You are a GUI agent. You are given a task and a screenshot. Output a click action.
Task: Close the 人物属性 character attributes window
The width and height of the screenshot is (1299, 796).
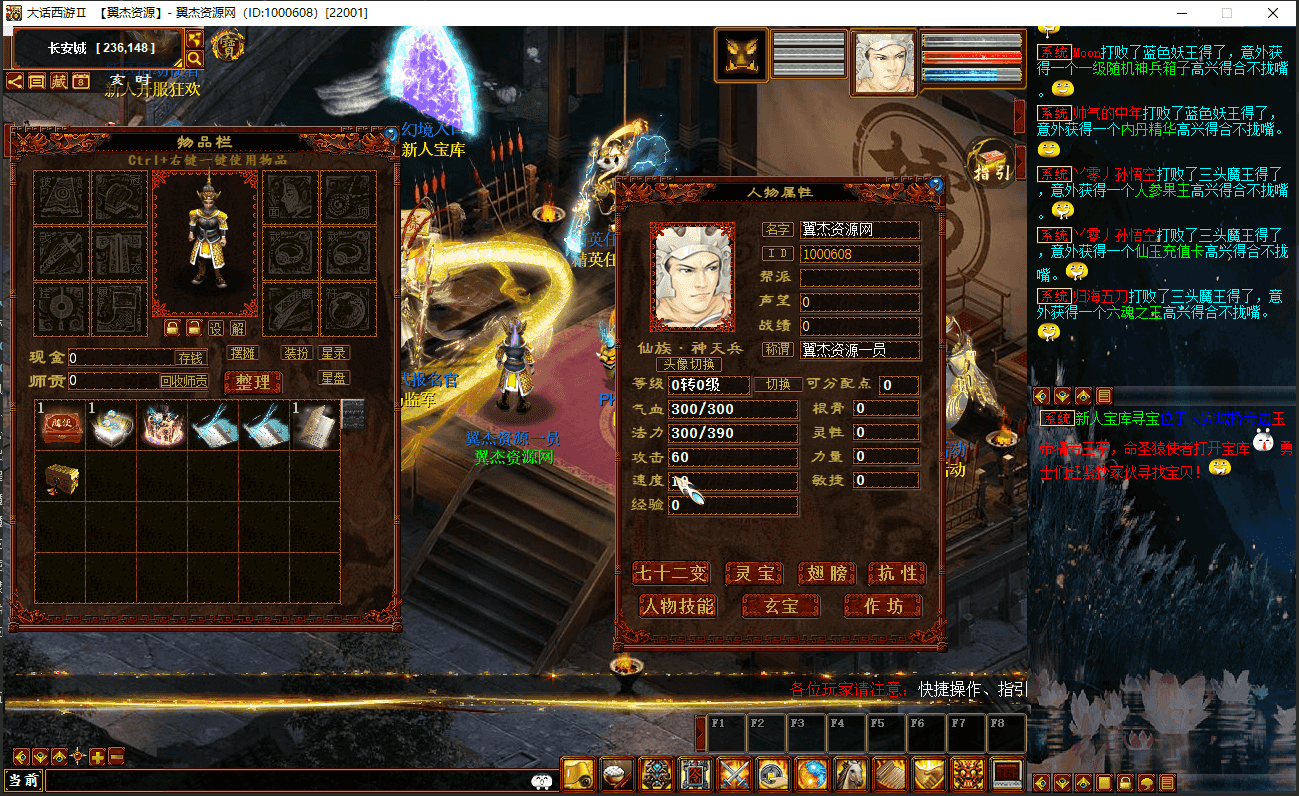tap(935, 185)
